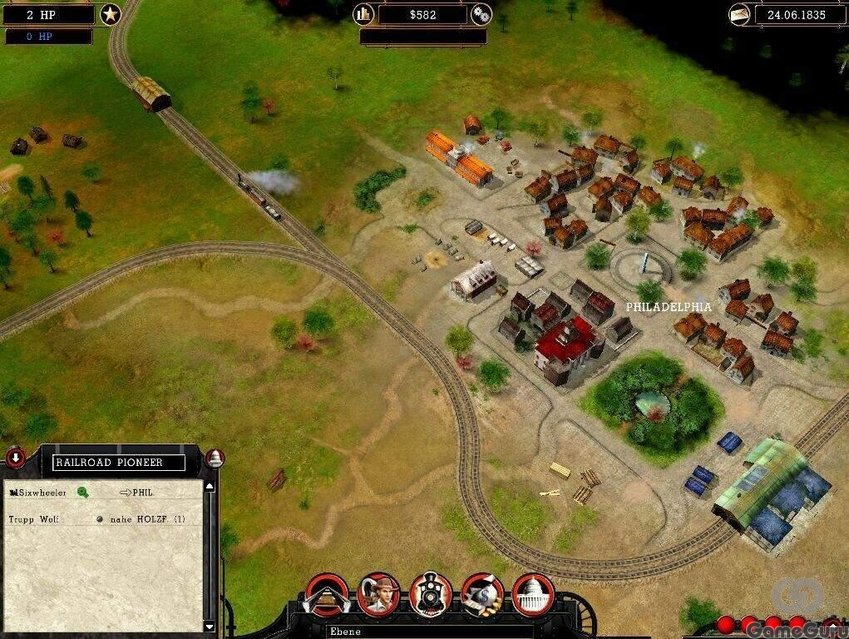Open the buildings icon left of the money
Image resolution: width=849 pixels, height=639 pixels.
tap(363, 14)
